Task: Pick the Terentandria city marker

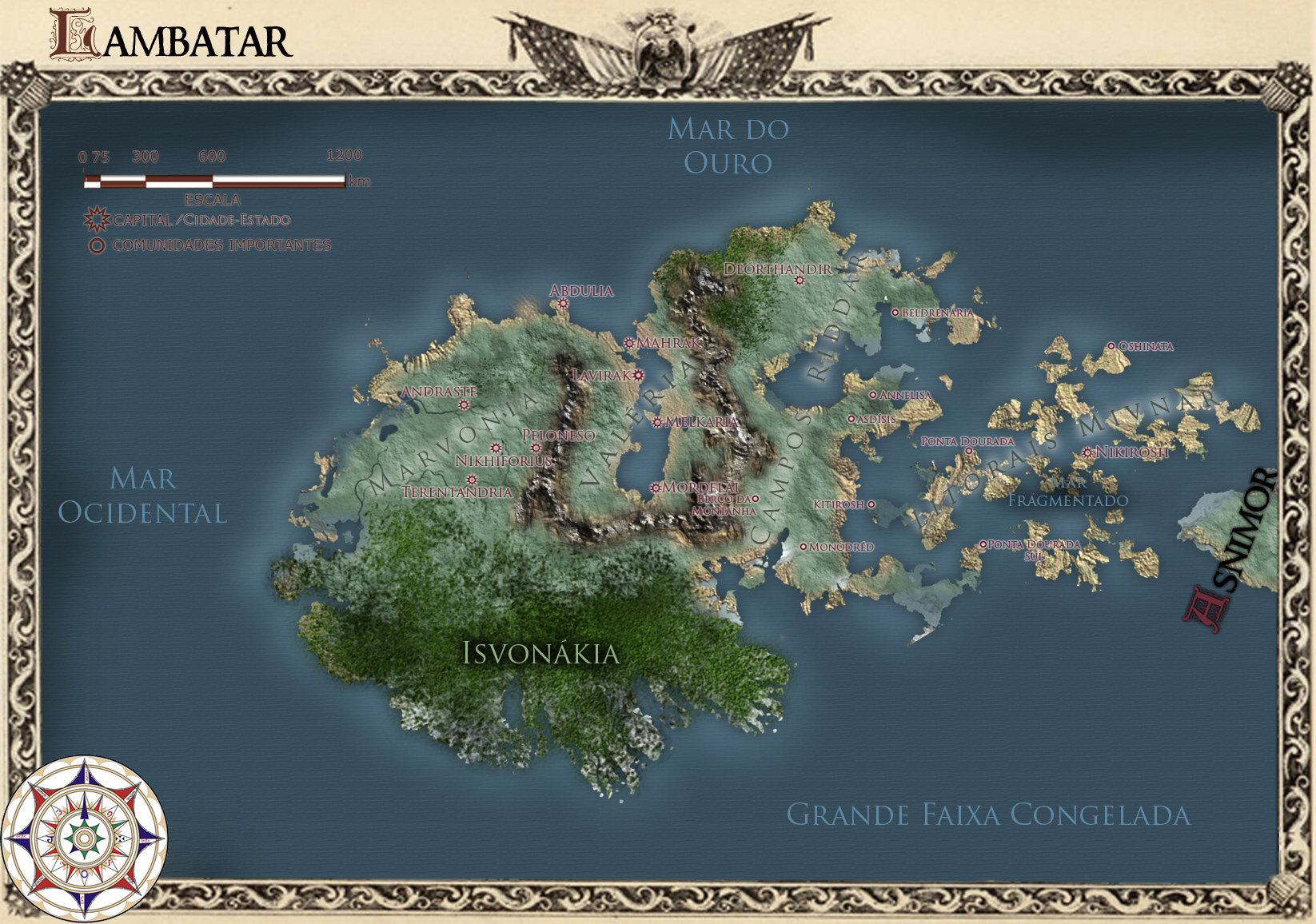Action: point(472,480)
